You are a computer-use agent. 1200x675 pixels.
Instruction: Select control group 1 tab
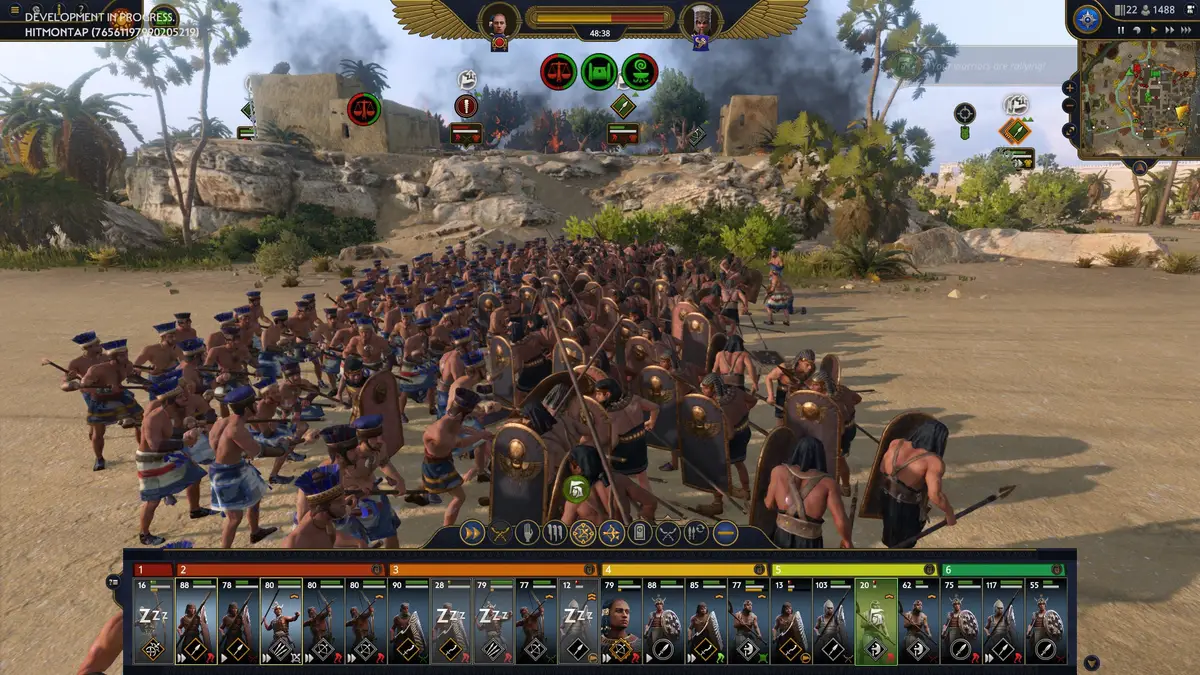coord(154,569)
